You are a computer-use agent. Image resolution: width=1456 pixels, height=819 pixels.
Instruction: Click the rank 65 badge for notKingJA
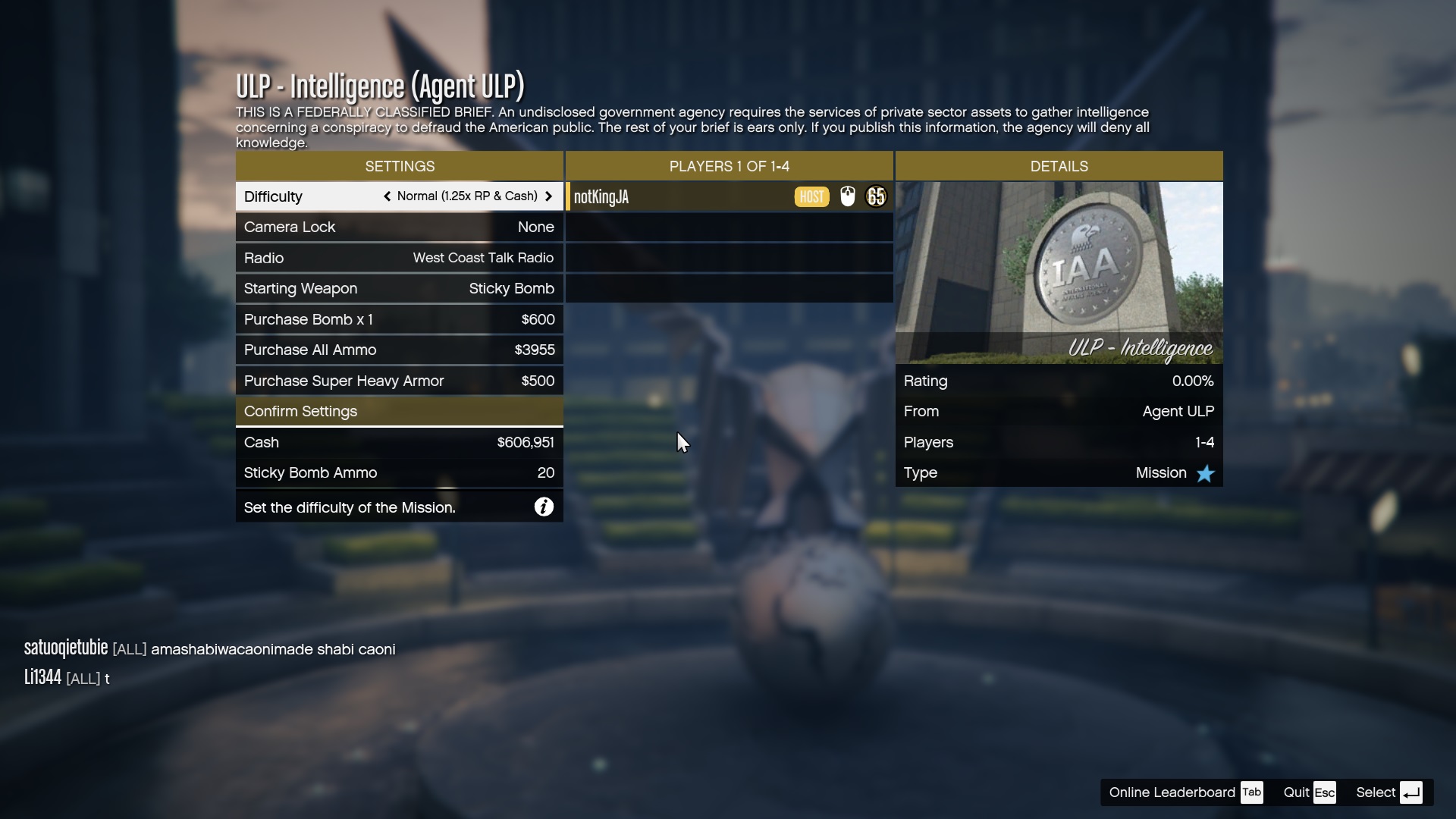pyautogui.click(x=876, y=196)
